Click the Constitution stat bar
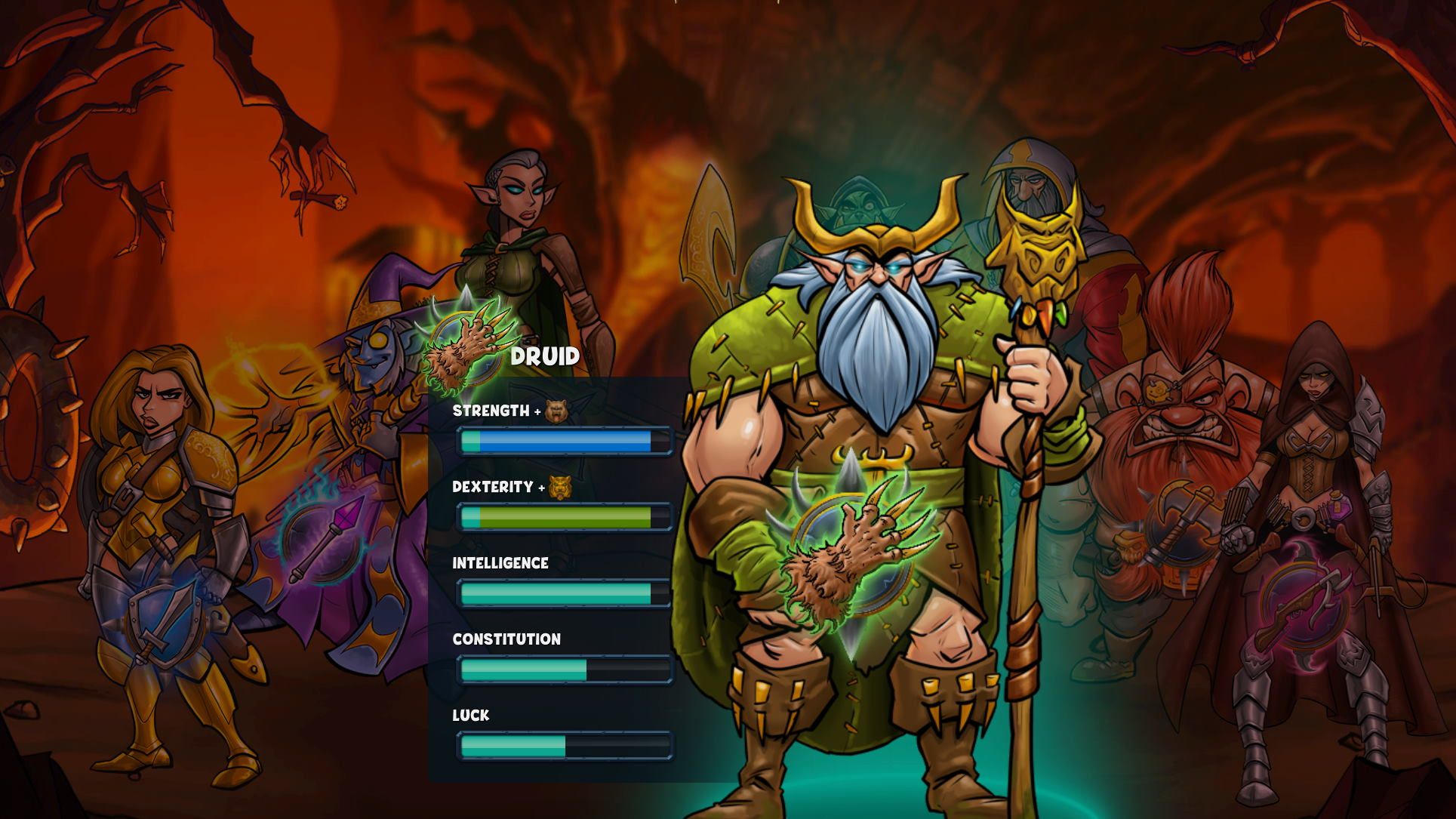 tap(563, 669)
